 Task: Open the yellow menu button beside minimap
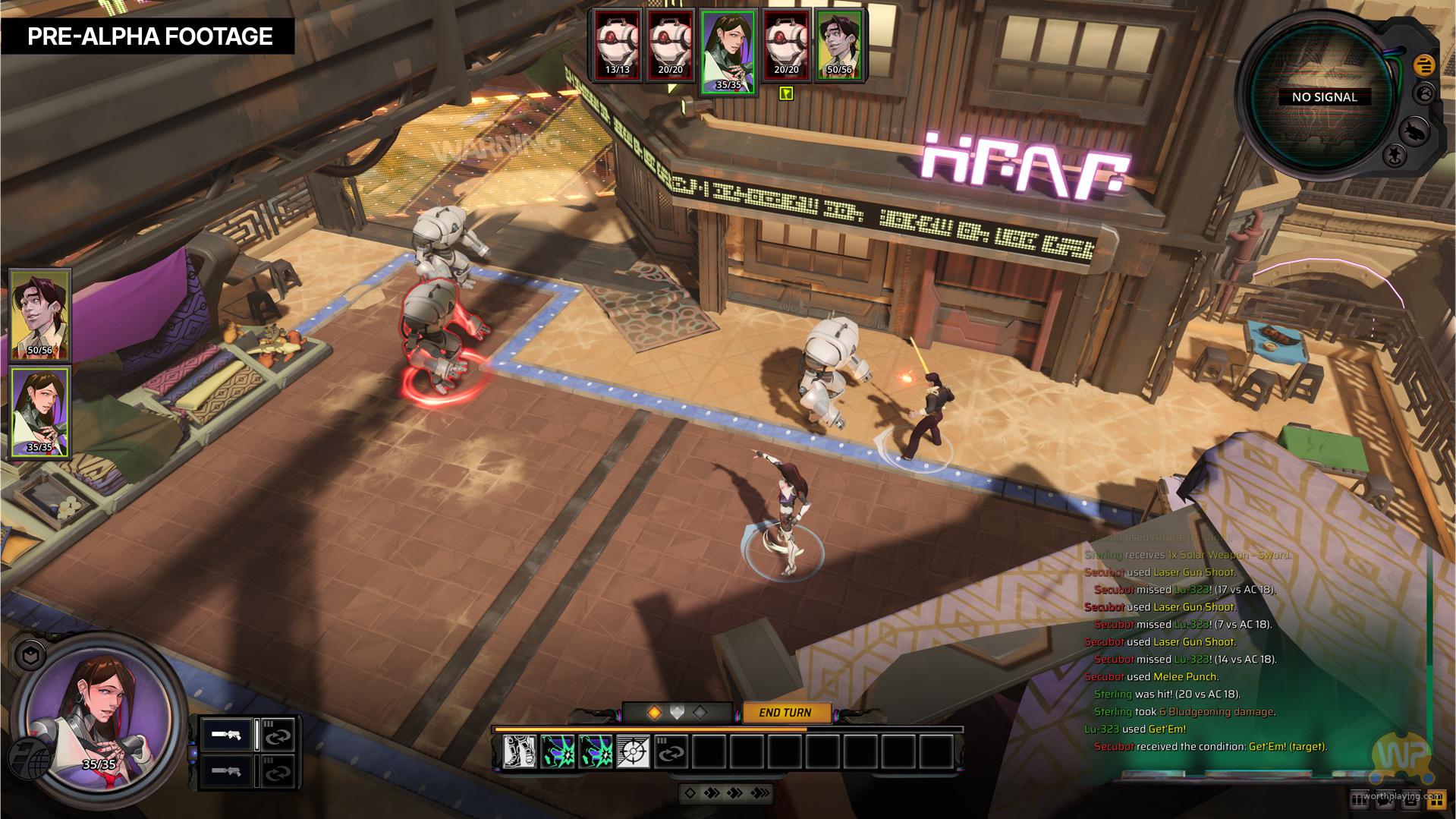[1423, 65]
